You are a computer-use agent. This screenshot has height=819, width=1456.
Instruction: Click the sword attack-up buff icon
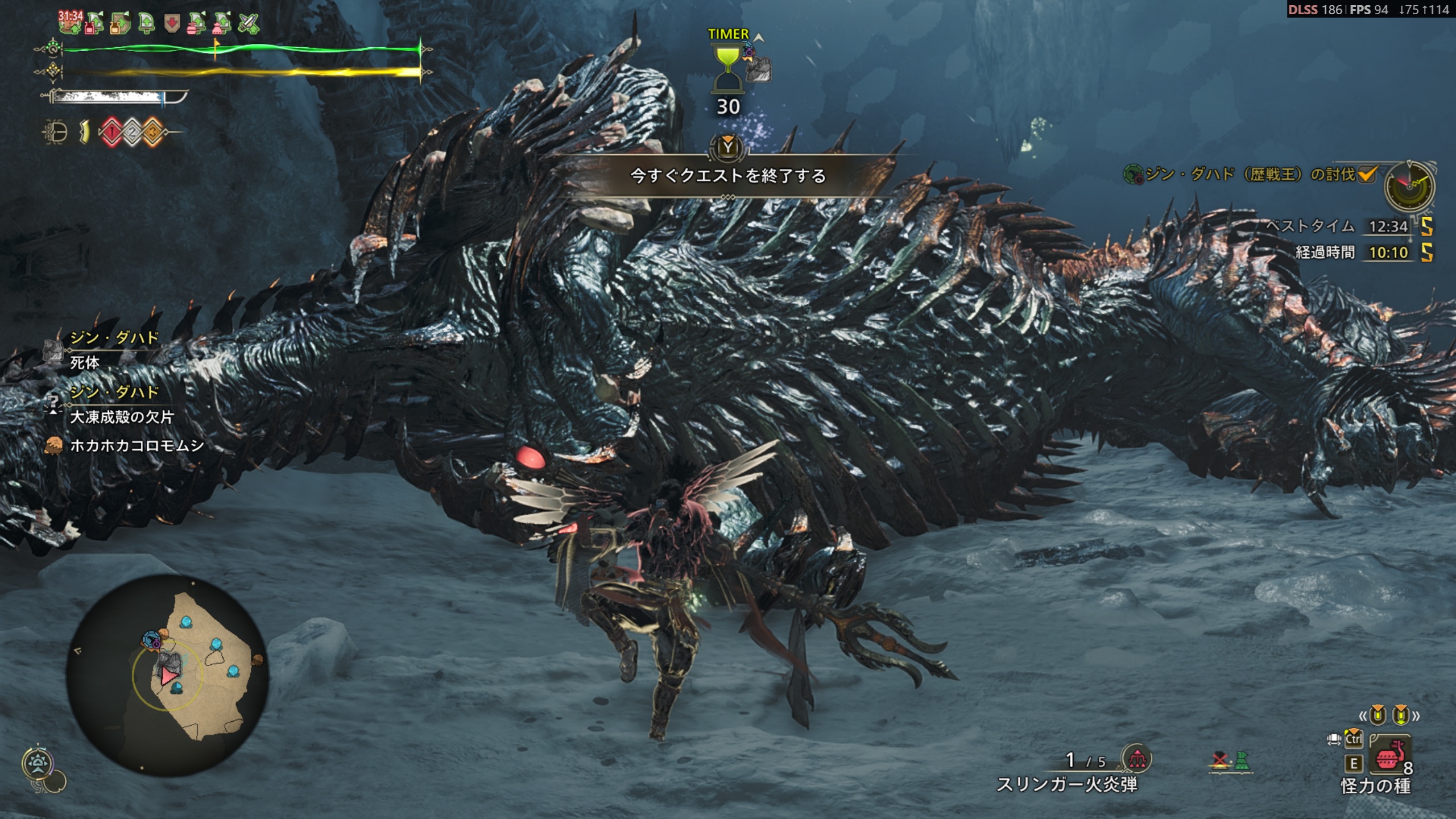(x=248, y=24)
